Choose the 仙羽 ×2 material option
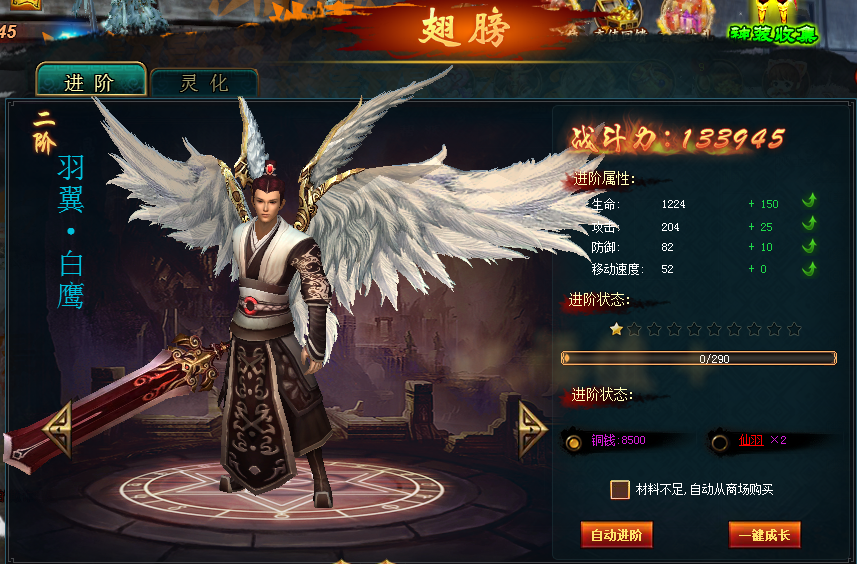The height and width of the screenshot is (564, 857). tap(719, 441)
